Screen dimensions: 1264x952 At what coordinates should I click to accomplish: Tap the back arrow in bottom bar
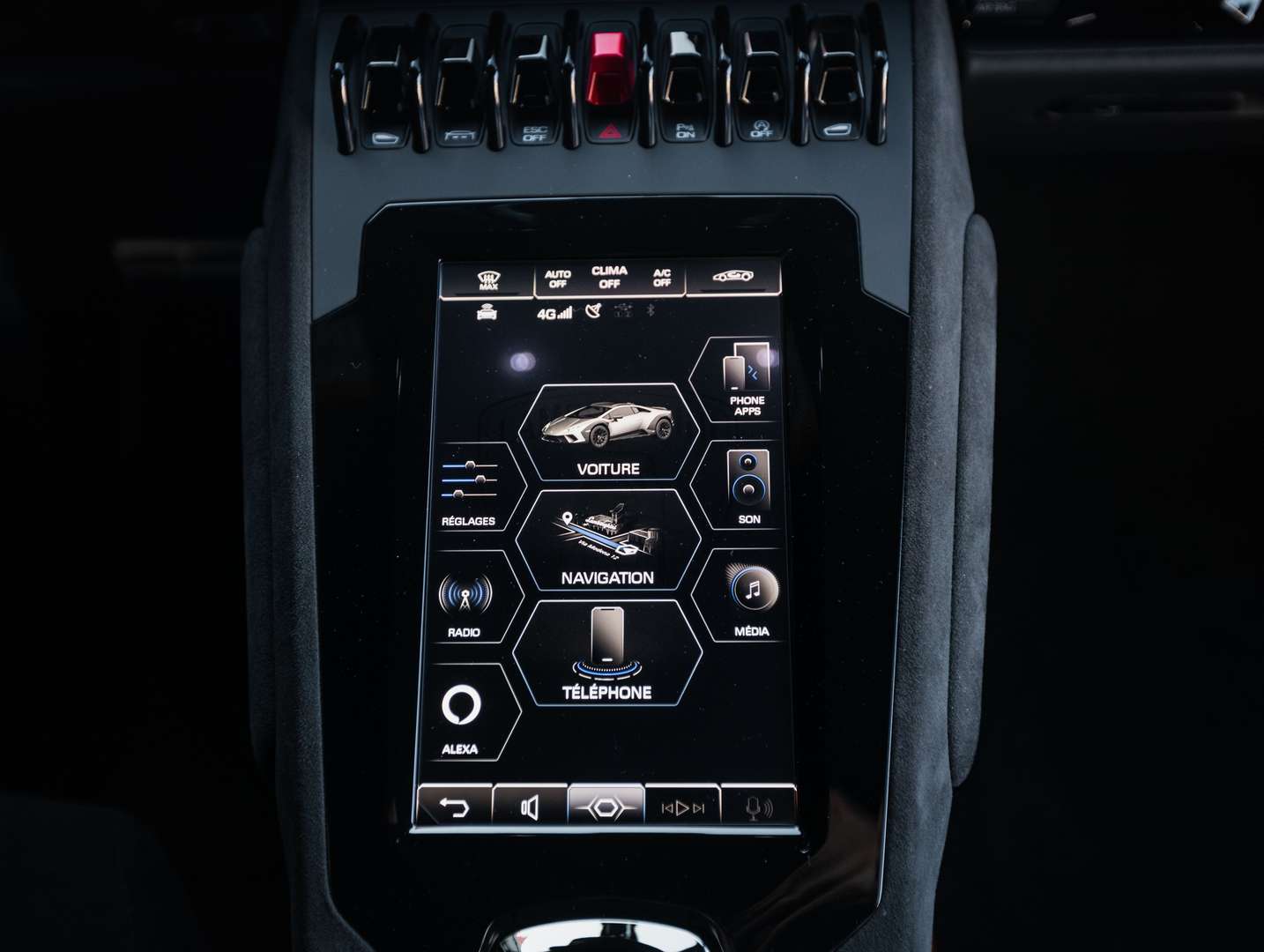point(457,805)
